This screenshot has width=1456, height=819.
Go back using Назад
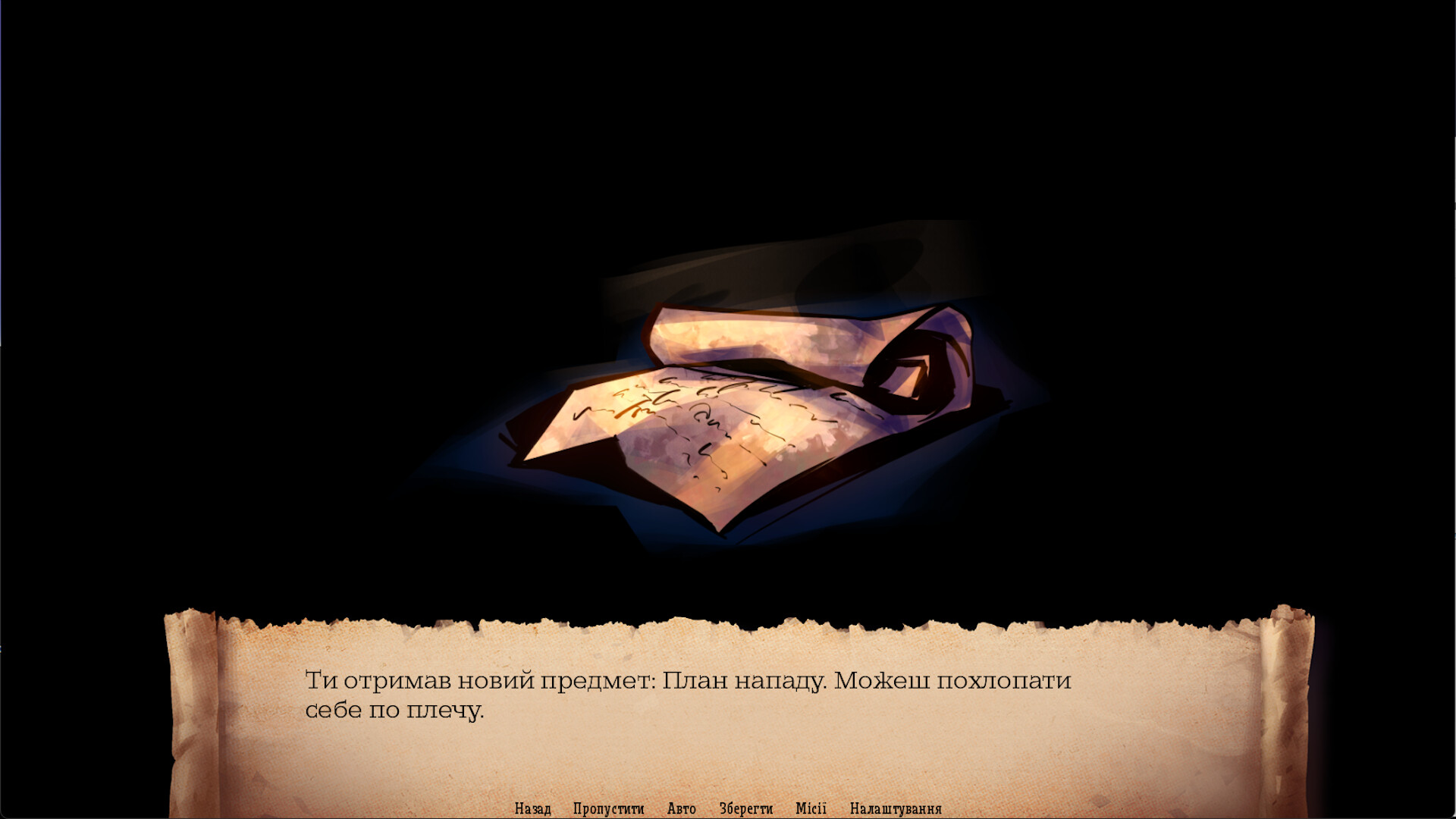click(534, 808)
